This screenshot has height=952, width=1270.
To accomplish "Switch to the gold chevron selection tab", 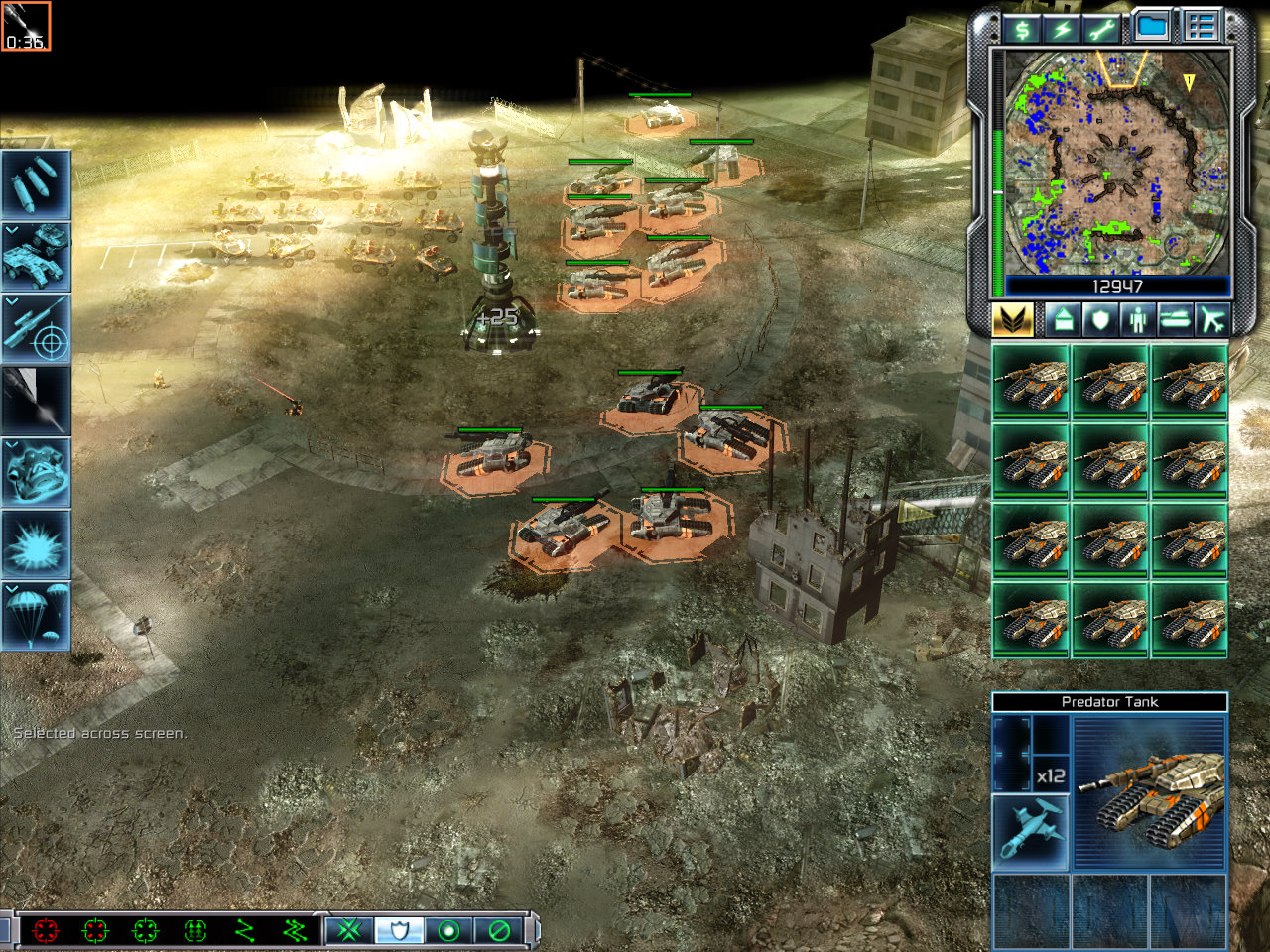I will tap(1012, 320).
